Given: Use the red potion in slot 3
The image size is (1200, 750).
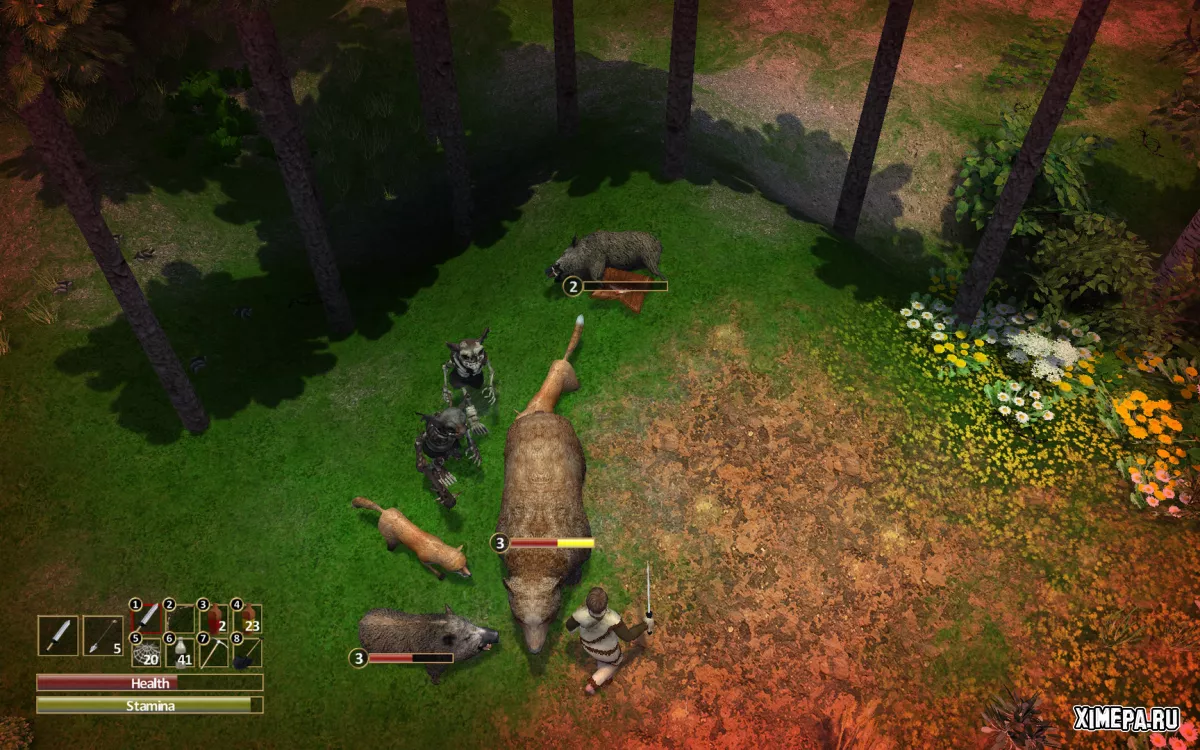Looking at the screenshot, I should coord(214,619).
